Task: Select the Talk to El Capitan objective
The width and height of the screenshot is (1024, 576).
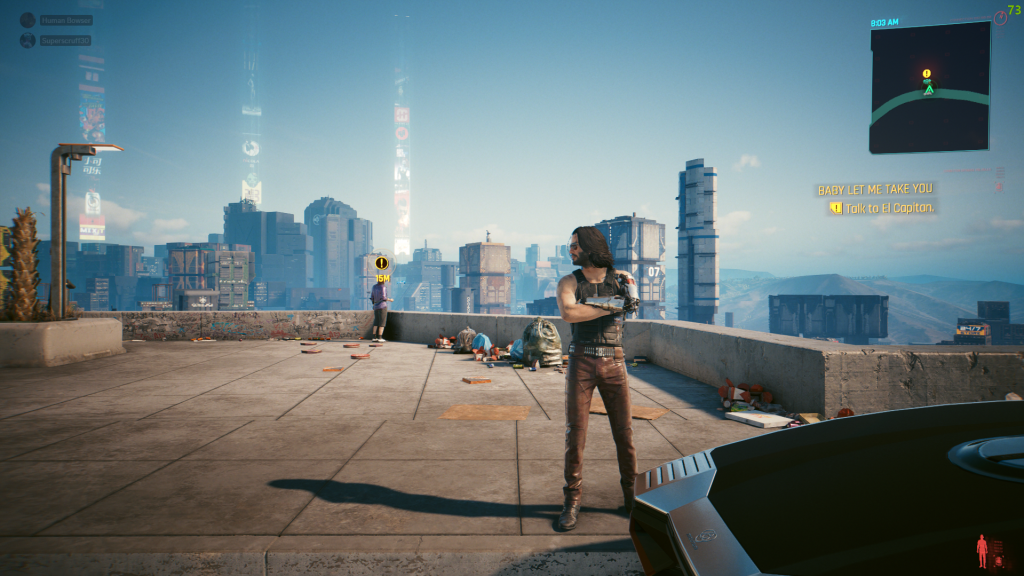Action: tap(888, 208)
